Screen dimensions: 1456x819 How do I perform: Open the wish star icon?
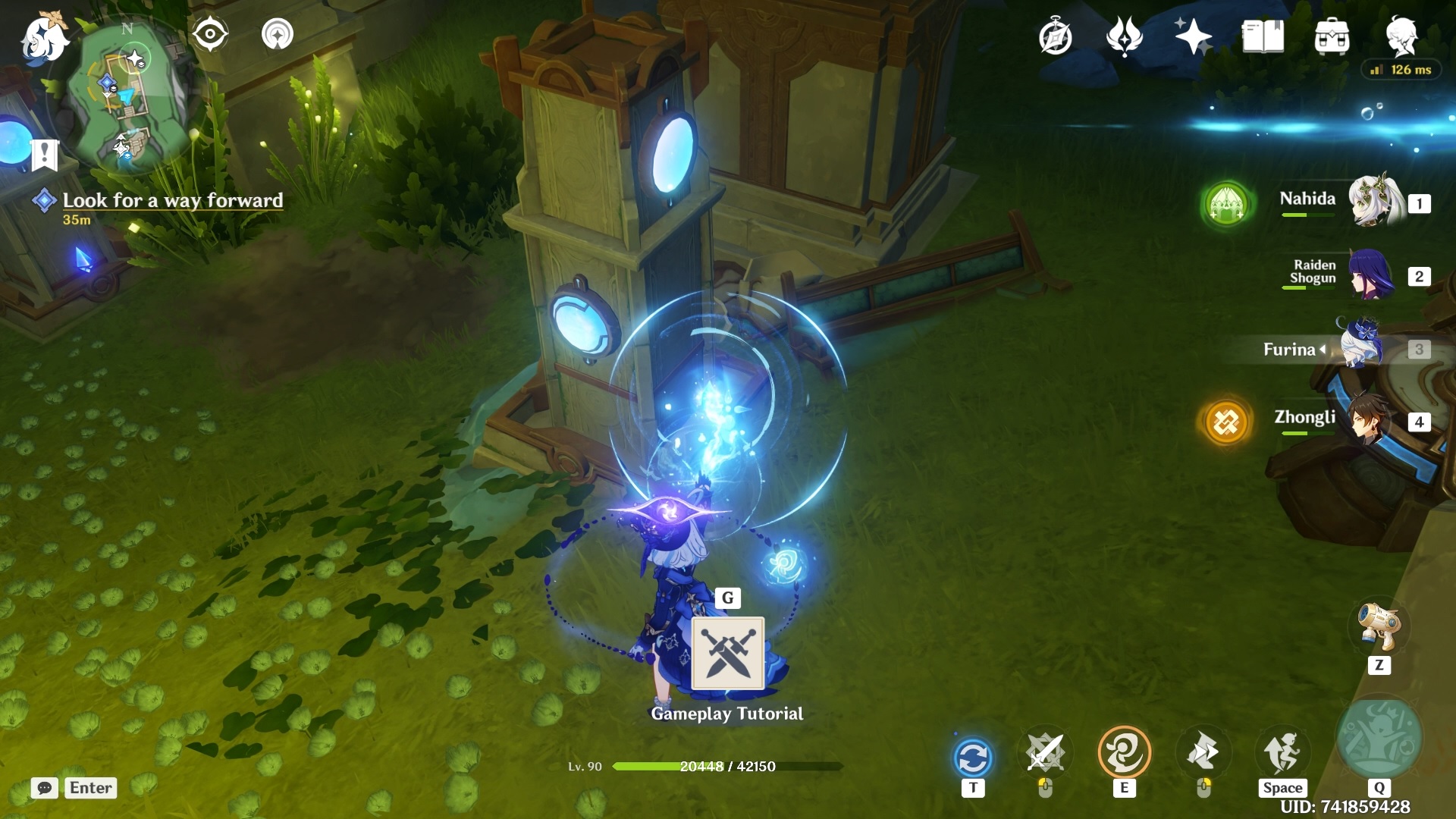1192,36
